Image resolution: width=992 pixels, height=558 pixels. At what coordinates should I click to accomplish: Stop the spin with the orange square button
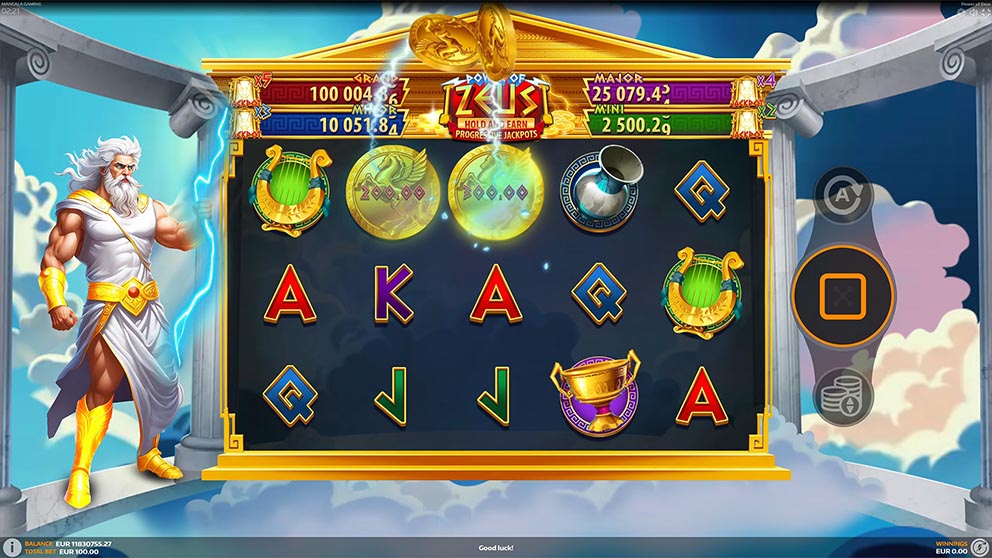[x=841, y=295]
